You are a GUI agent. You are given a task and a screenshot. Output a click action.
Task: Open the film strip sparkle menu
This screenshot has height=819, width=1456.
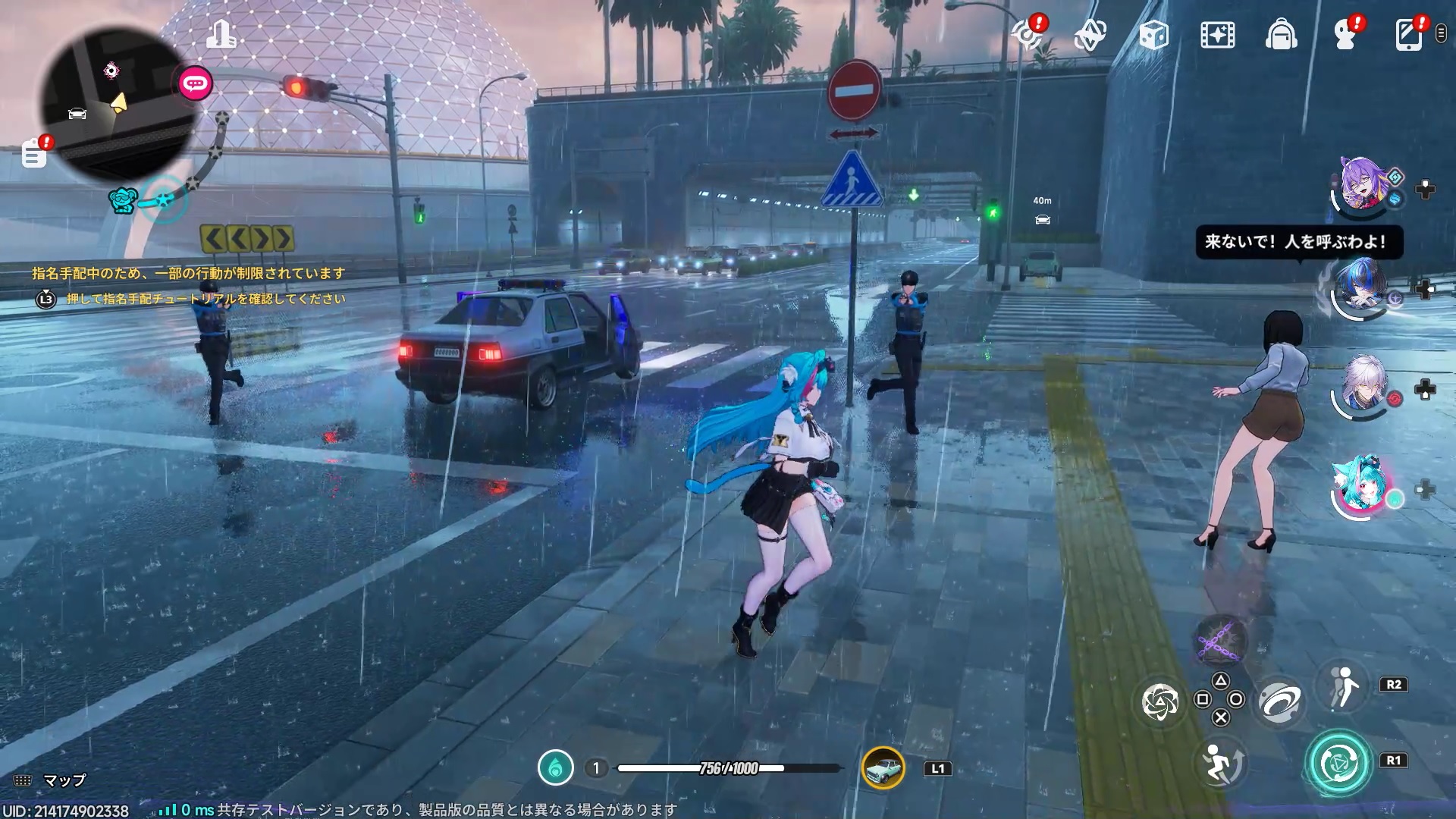click(x=1217, y=35)
